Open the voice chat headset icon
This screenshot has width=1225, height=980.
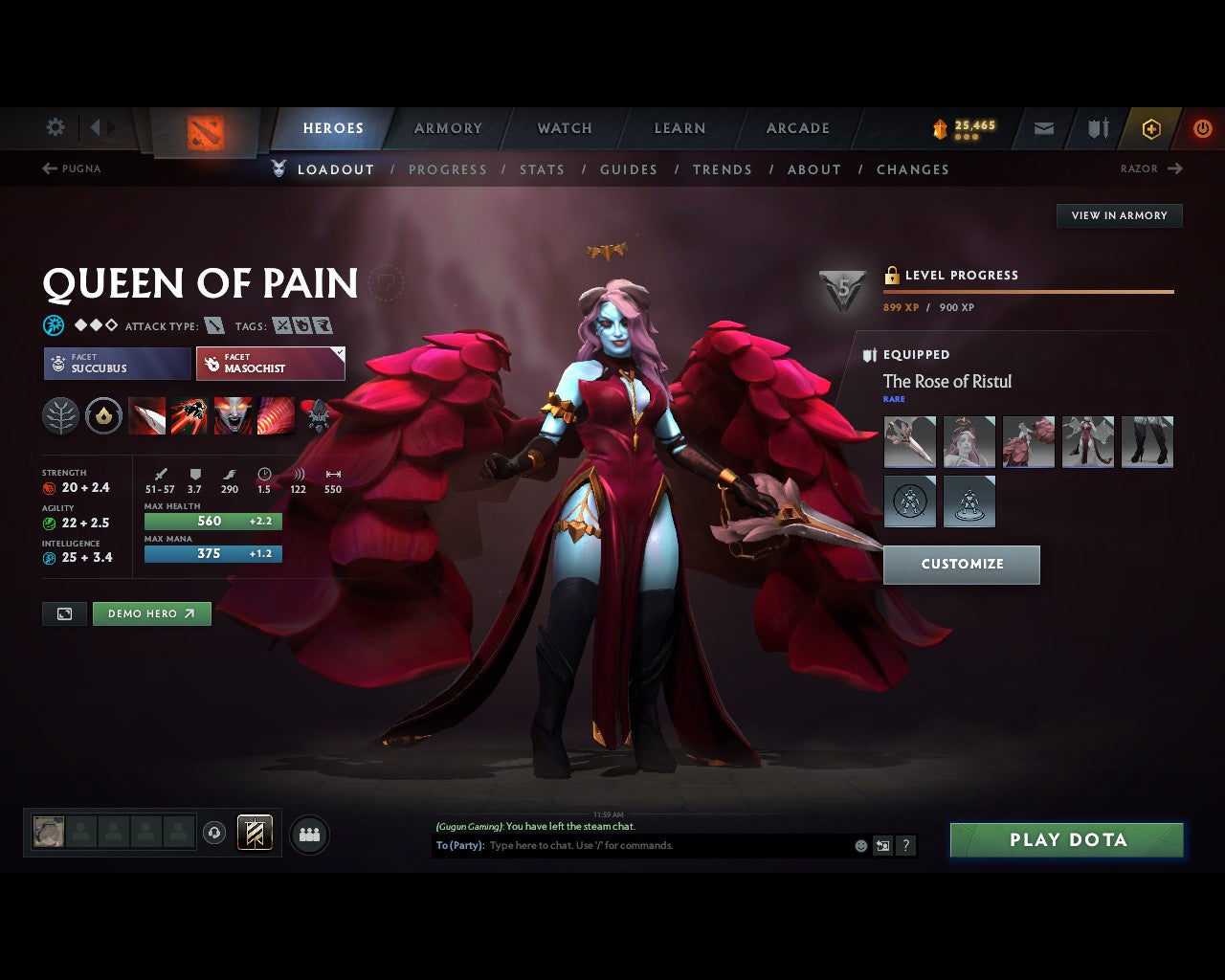[212, 834]
